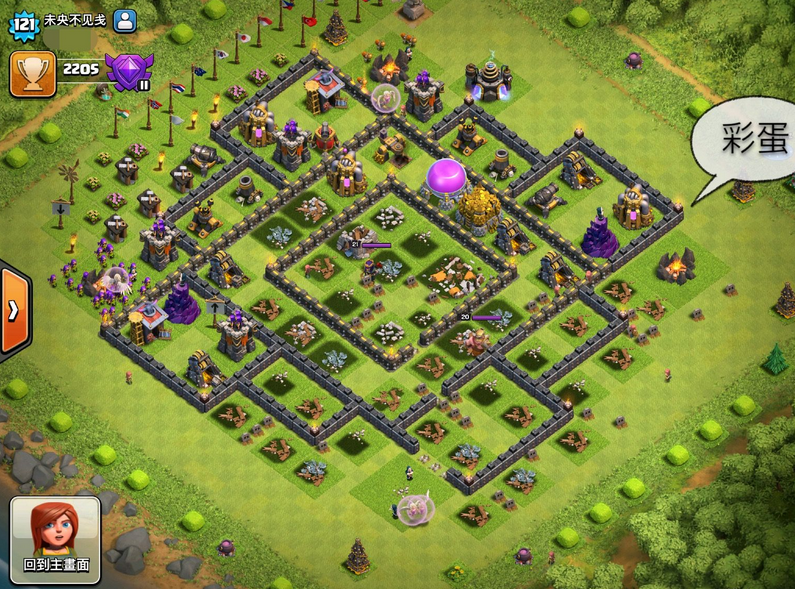
Task: Select the purple league badge
Action: [x=127, y=73]
